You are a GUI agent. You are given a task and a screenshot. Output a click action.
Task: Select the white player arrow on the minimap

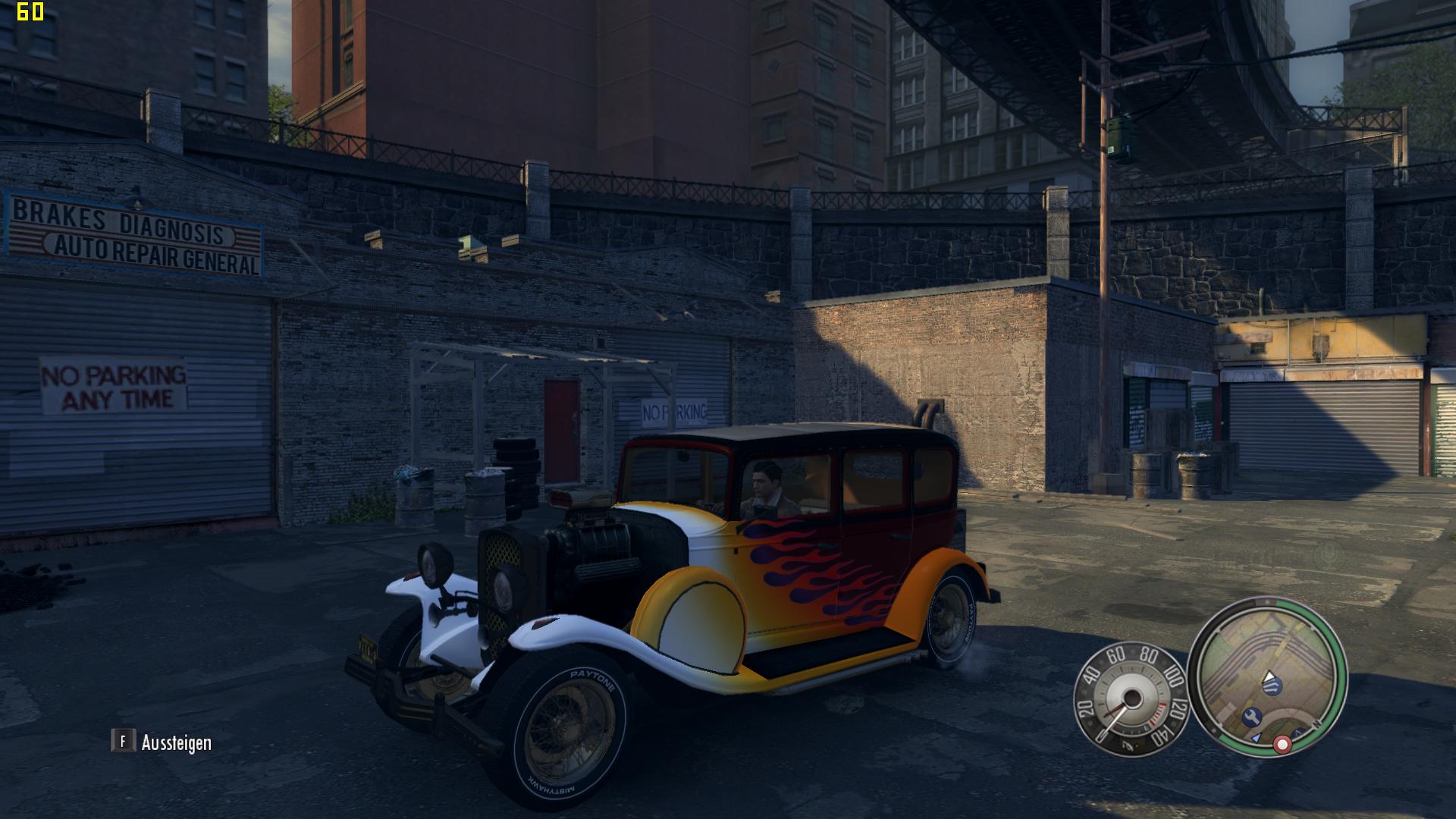1269,676
